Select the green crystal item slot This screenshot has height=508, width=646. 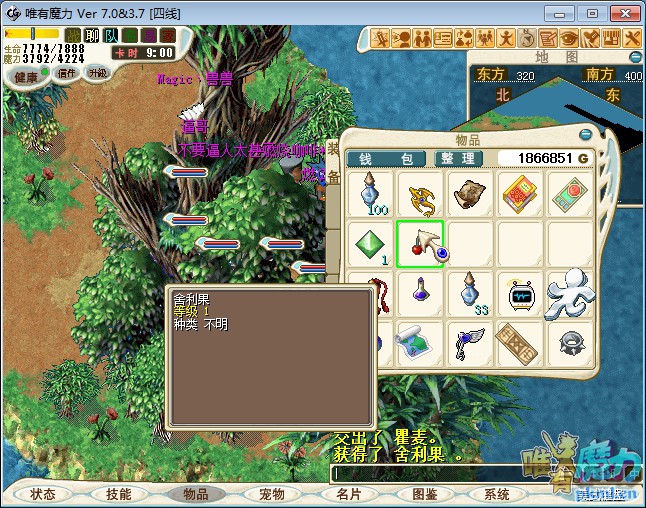(x=370, y=243)
